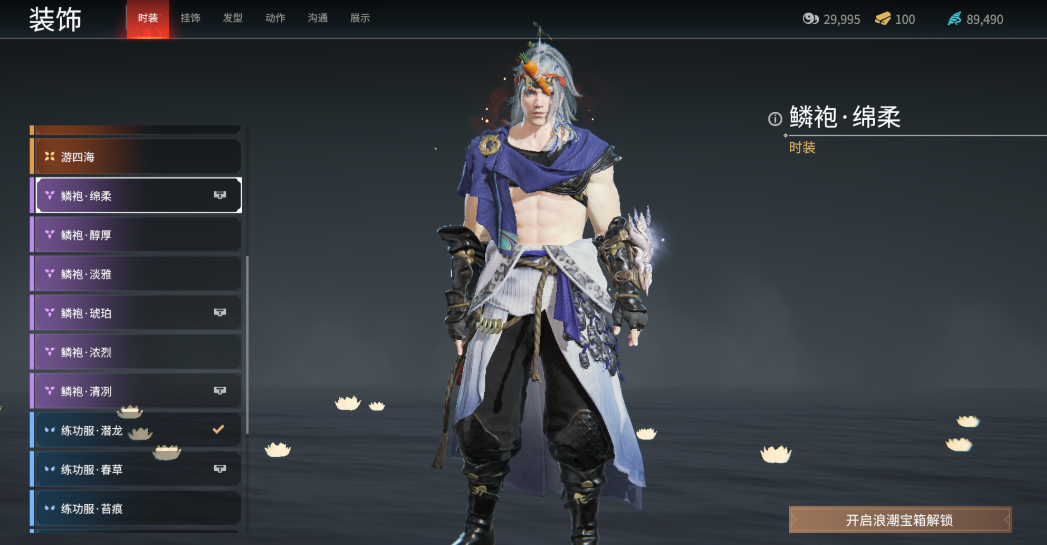This screenshot has width=1047, height=545.
Task: Select the 沟通 tab
Action: point(317,18)
